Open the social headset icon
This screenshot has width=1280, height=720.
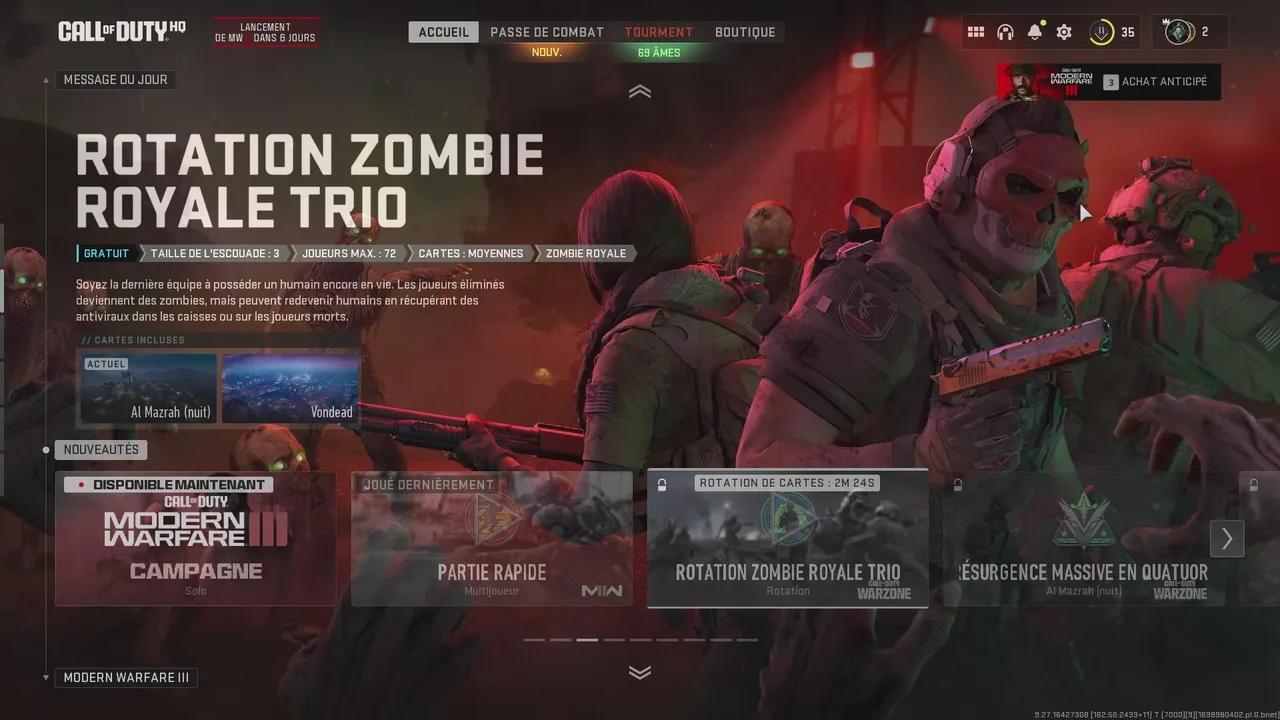pos(1005,31)
